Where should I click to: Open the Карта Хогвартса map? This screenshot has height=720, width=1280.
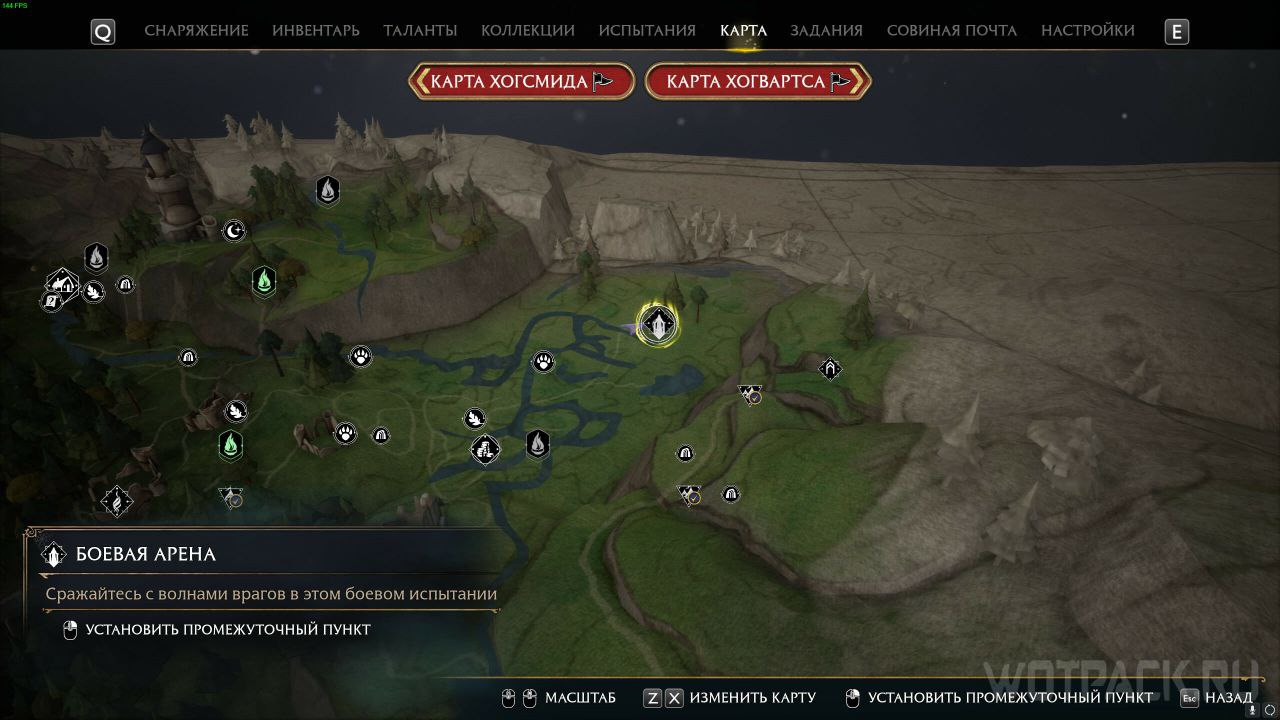click(x=758, y=82)
